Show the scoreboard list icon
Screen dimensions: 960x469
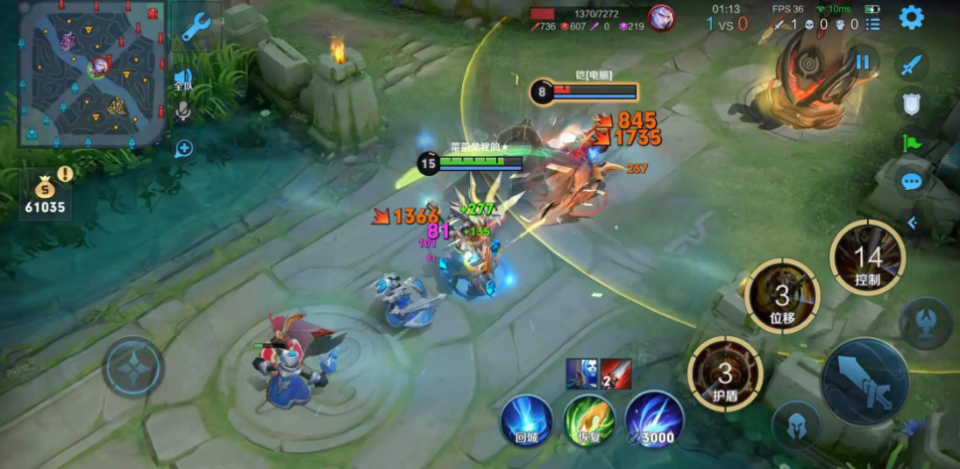click(x=873, y=24)
